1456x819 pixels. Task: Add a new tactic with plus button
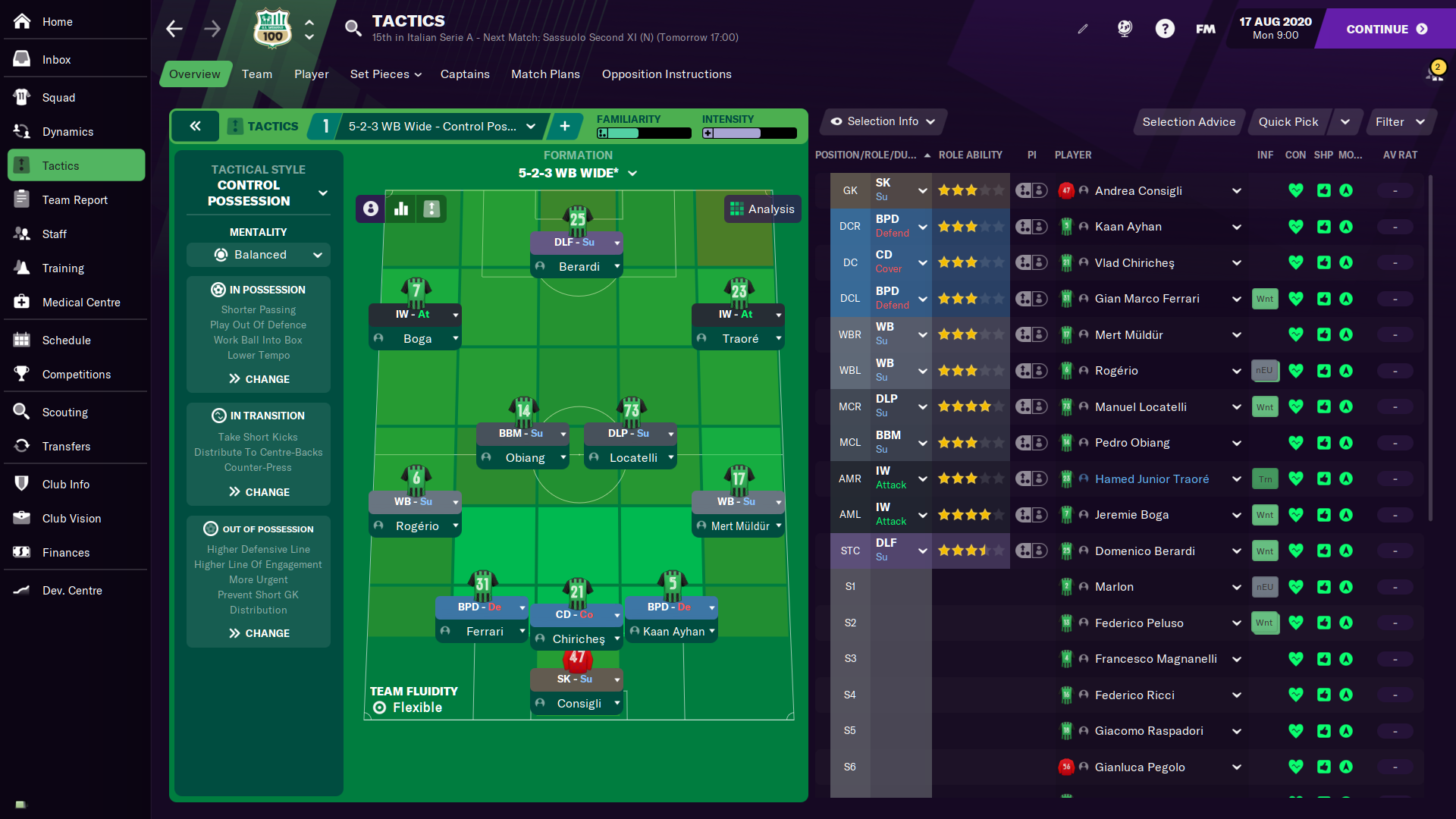(565, 126)
